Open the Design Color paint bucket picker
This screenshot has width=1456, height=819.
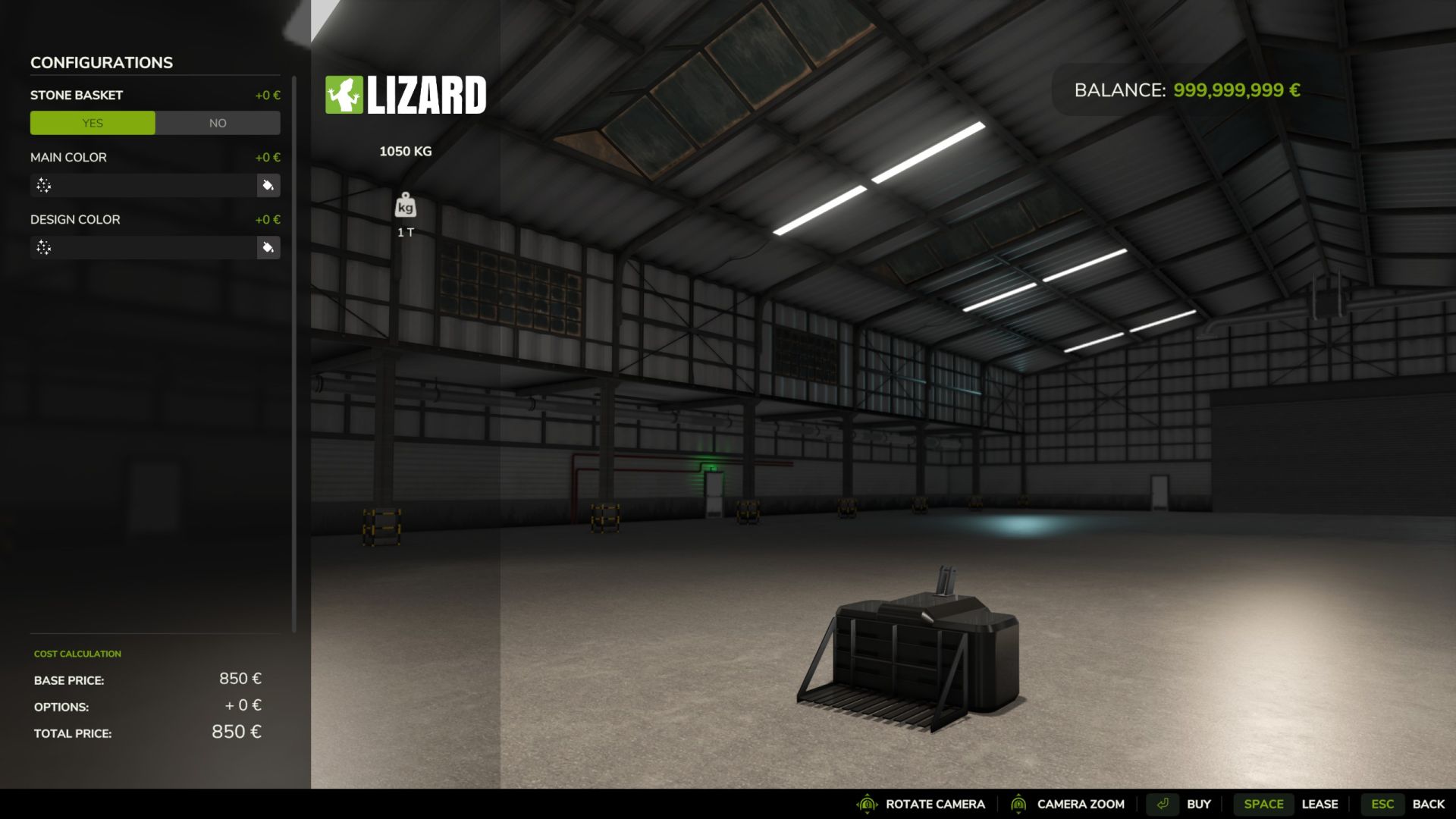point(268,248)
